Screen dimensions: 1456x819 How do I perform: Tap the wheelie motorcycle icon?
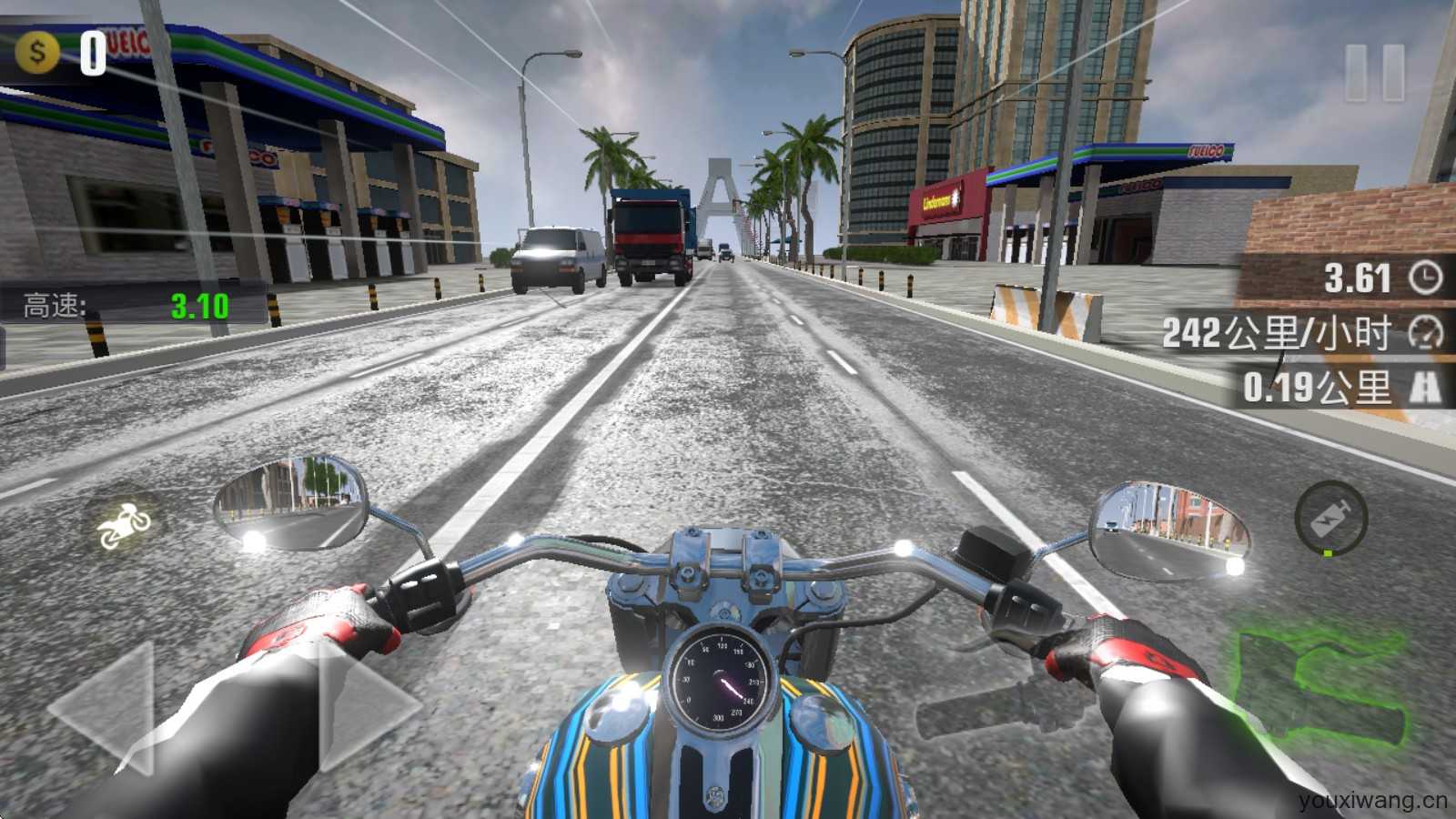click(x=124, y=524)
